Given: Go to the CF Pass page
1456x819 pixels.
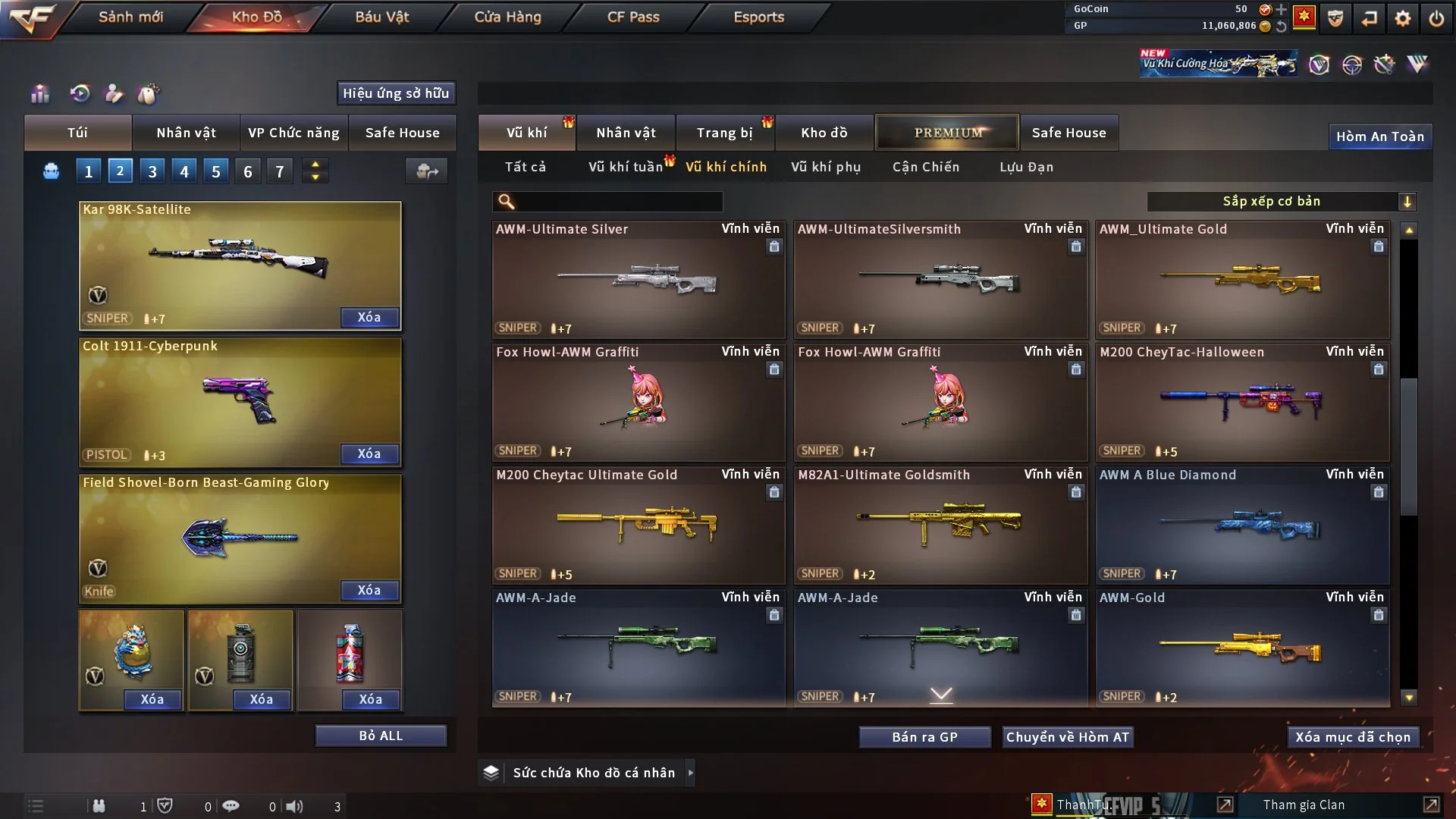Looking at the screenshot, I should (633, 17).
